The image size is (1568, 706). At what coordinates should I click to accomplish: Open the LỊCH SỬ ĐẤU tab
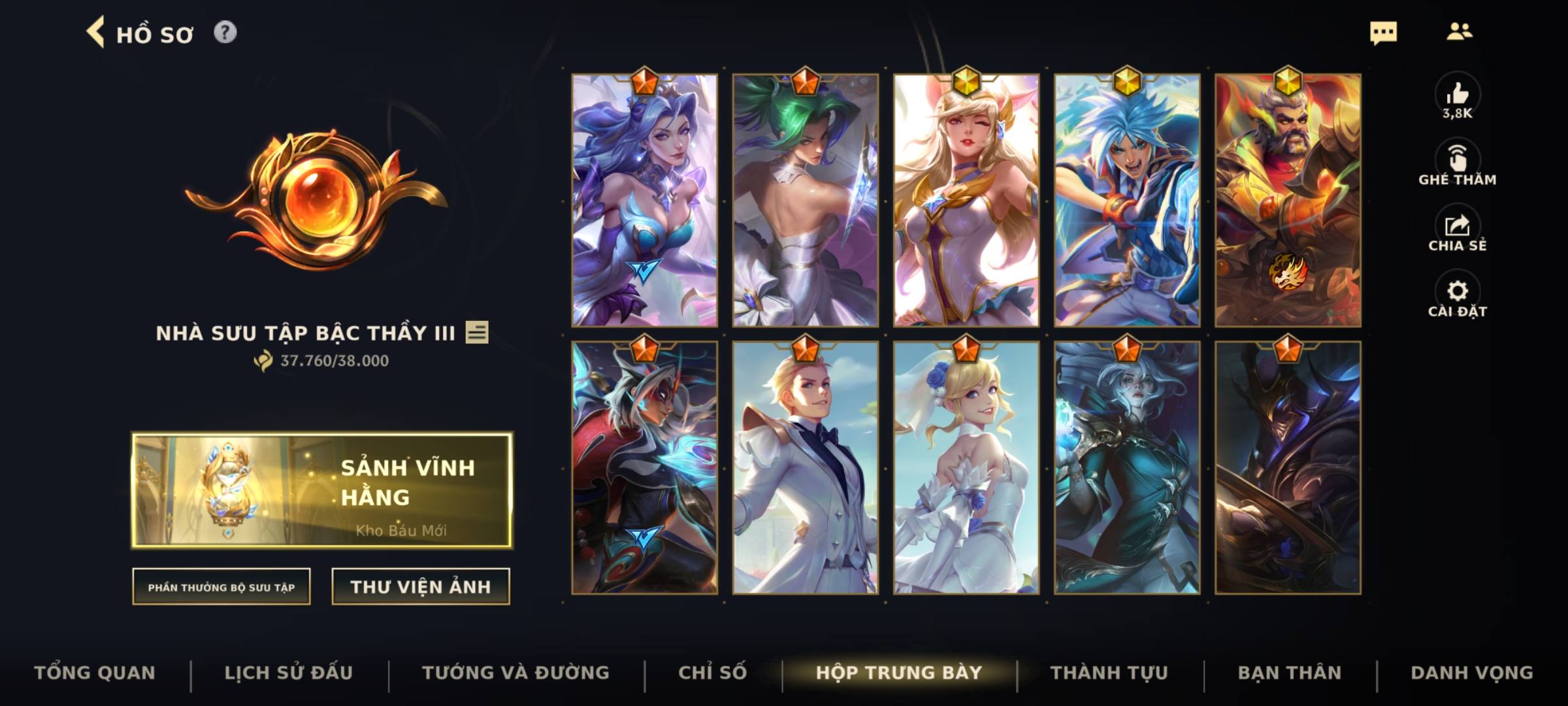point(287,672)
